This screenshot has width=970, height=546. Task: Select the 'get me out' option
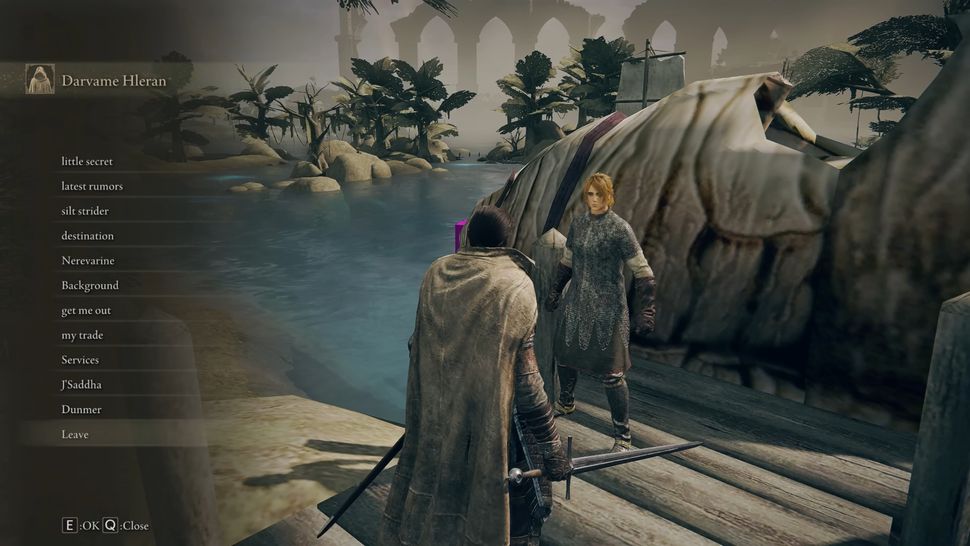86,310
